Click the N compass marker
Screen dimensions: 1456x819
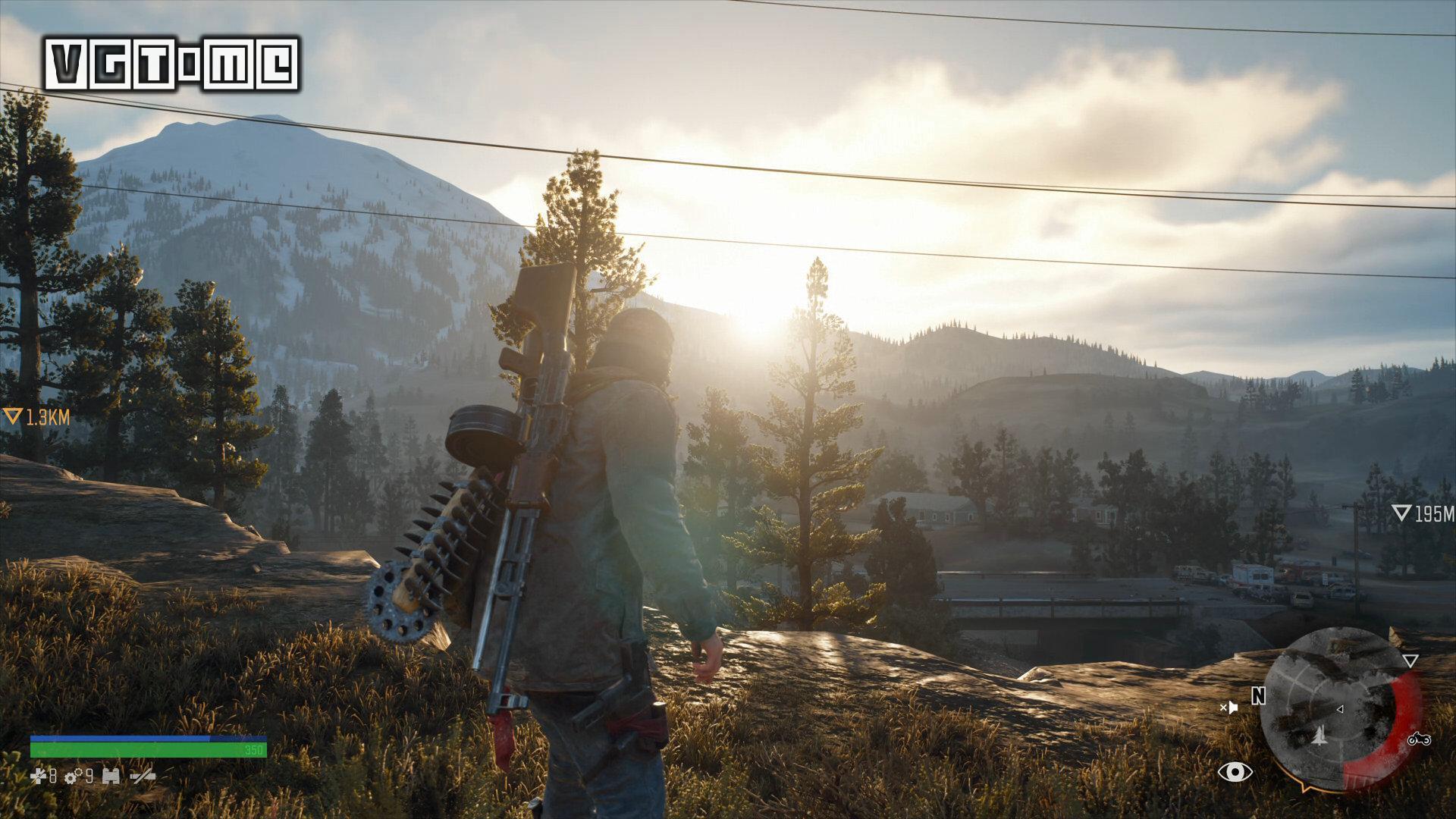(x=1258, y=696)
